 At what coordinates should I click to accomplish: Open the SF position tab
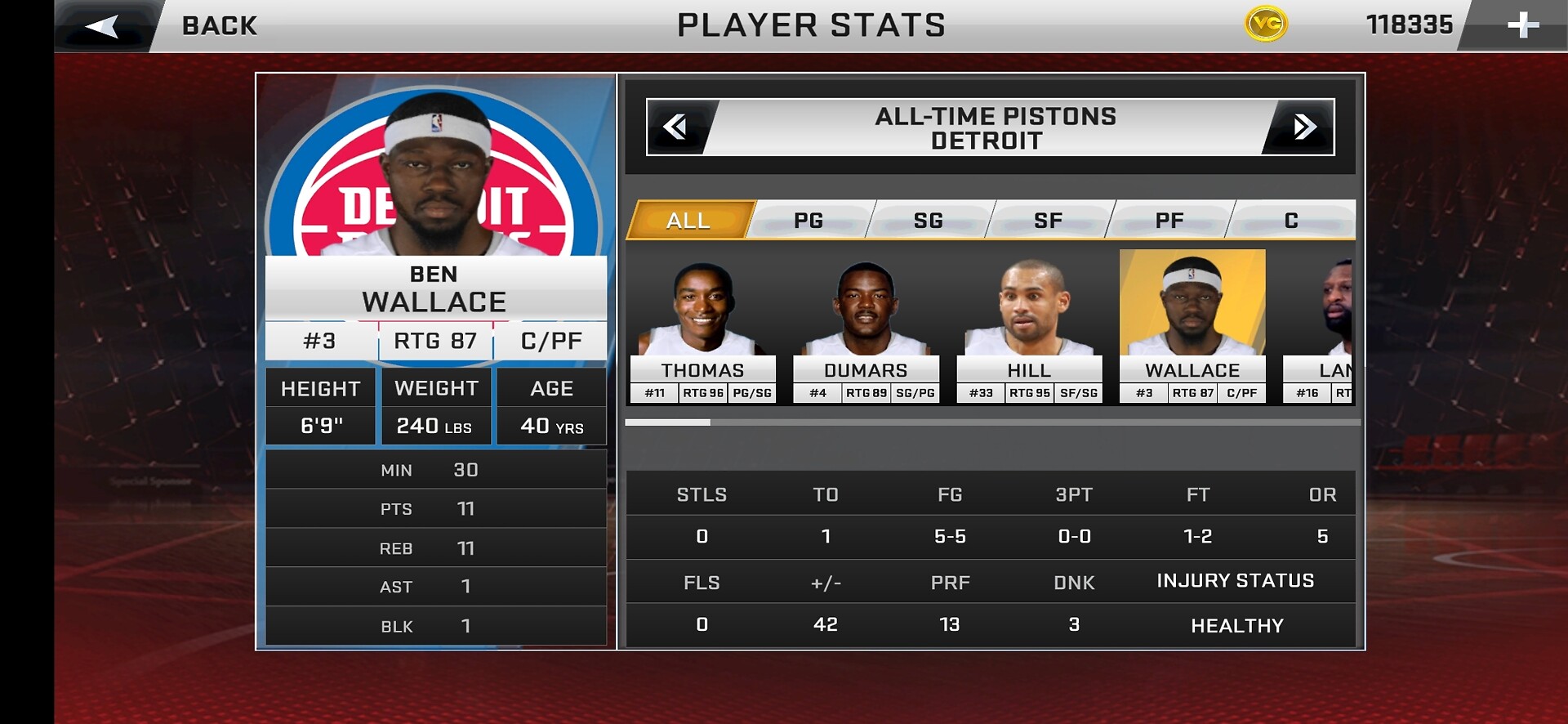click(1049, 220)
